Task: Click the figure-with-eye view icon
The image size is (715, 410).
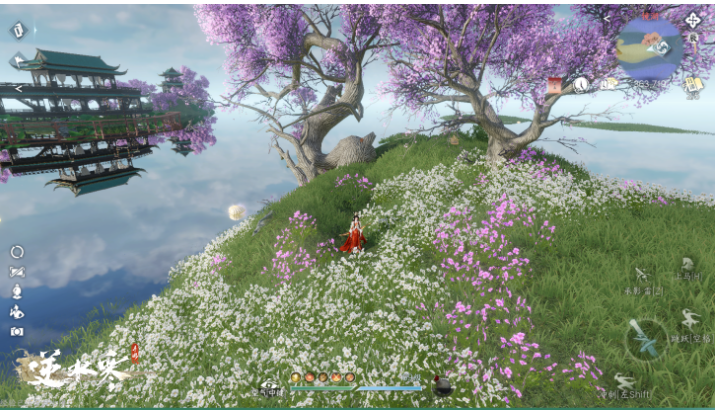Action: [17, 311]
